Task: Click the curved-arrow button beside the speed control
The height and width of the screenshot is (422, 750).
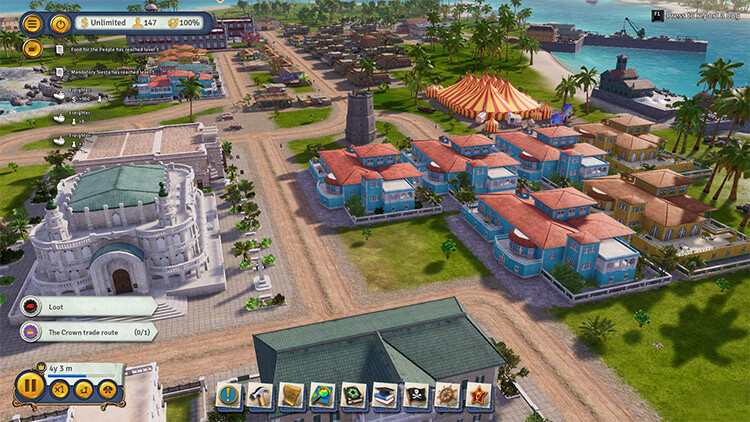Action: click(83, 389)
